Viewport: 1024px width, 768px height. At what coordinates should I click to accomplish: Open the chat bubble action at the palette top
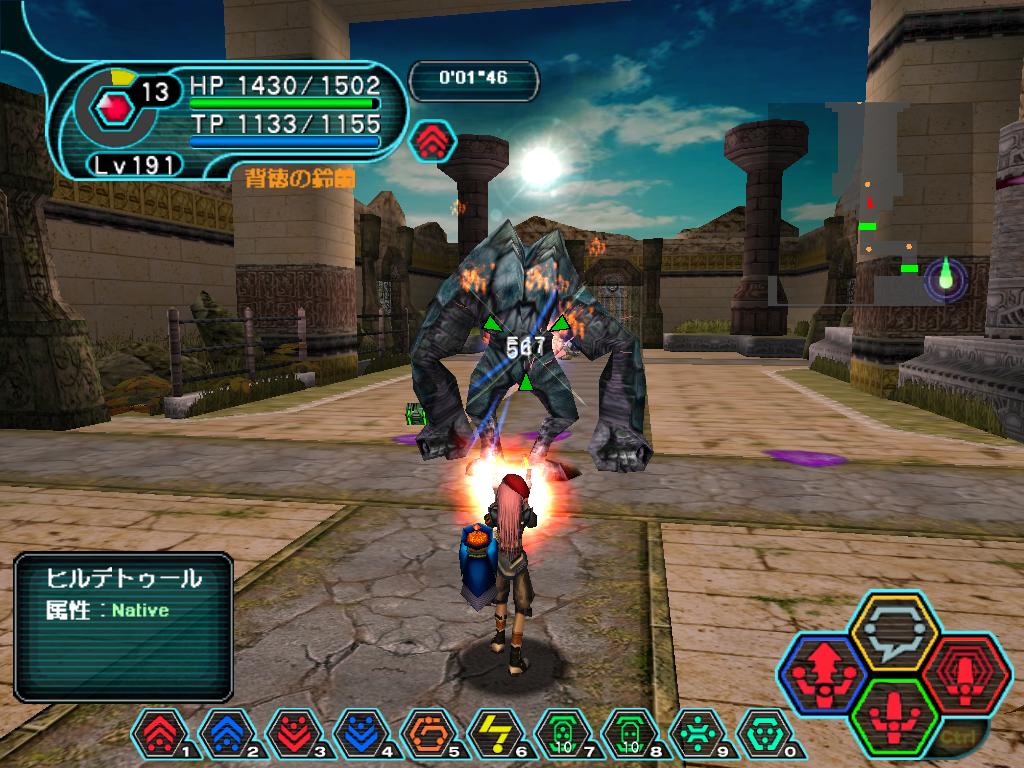[x=891, y=631]
